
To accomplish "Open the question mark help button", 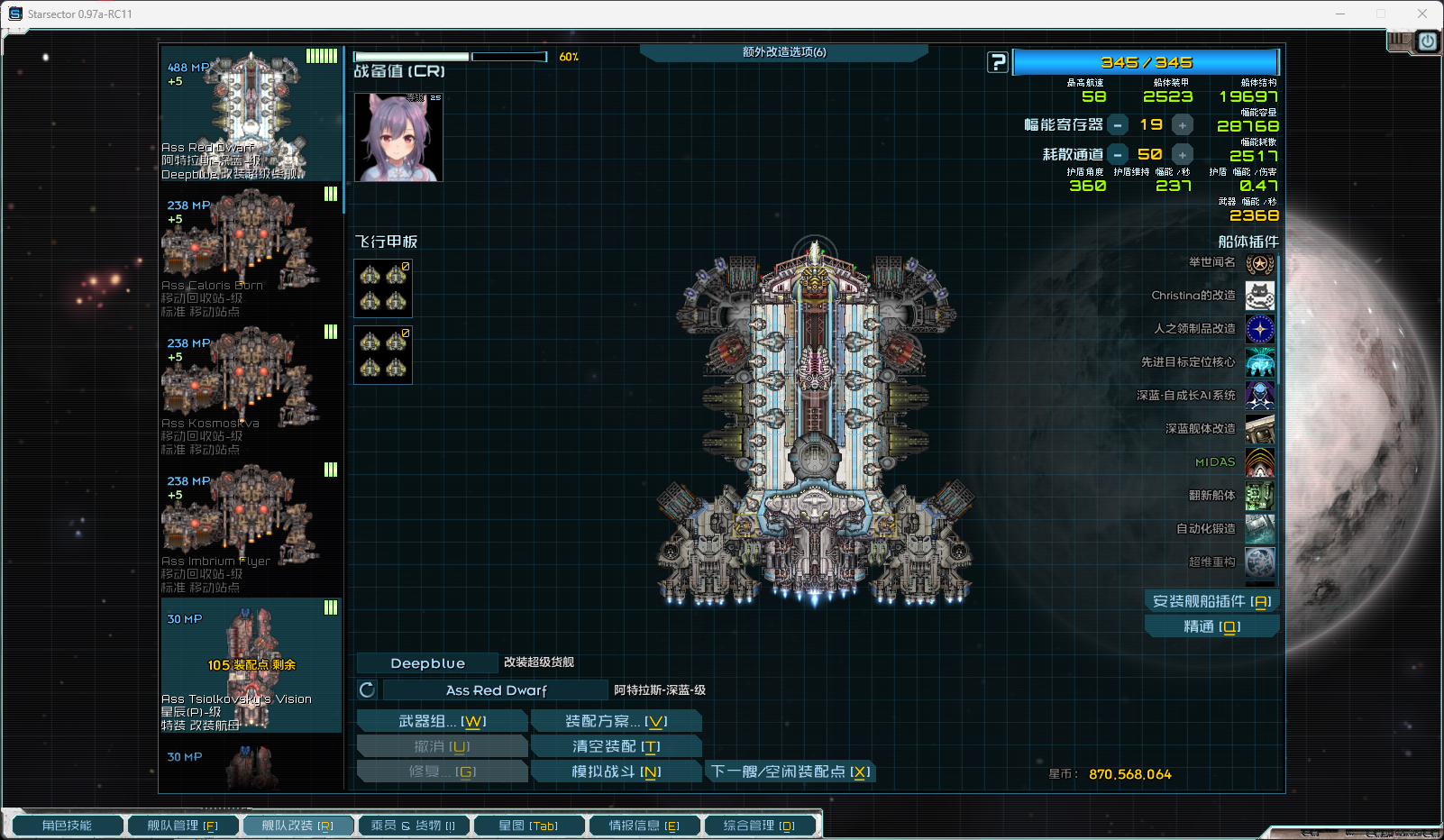I will [x=997, y=62].
